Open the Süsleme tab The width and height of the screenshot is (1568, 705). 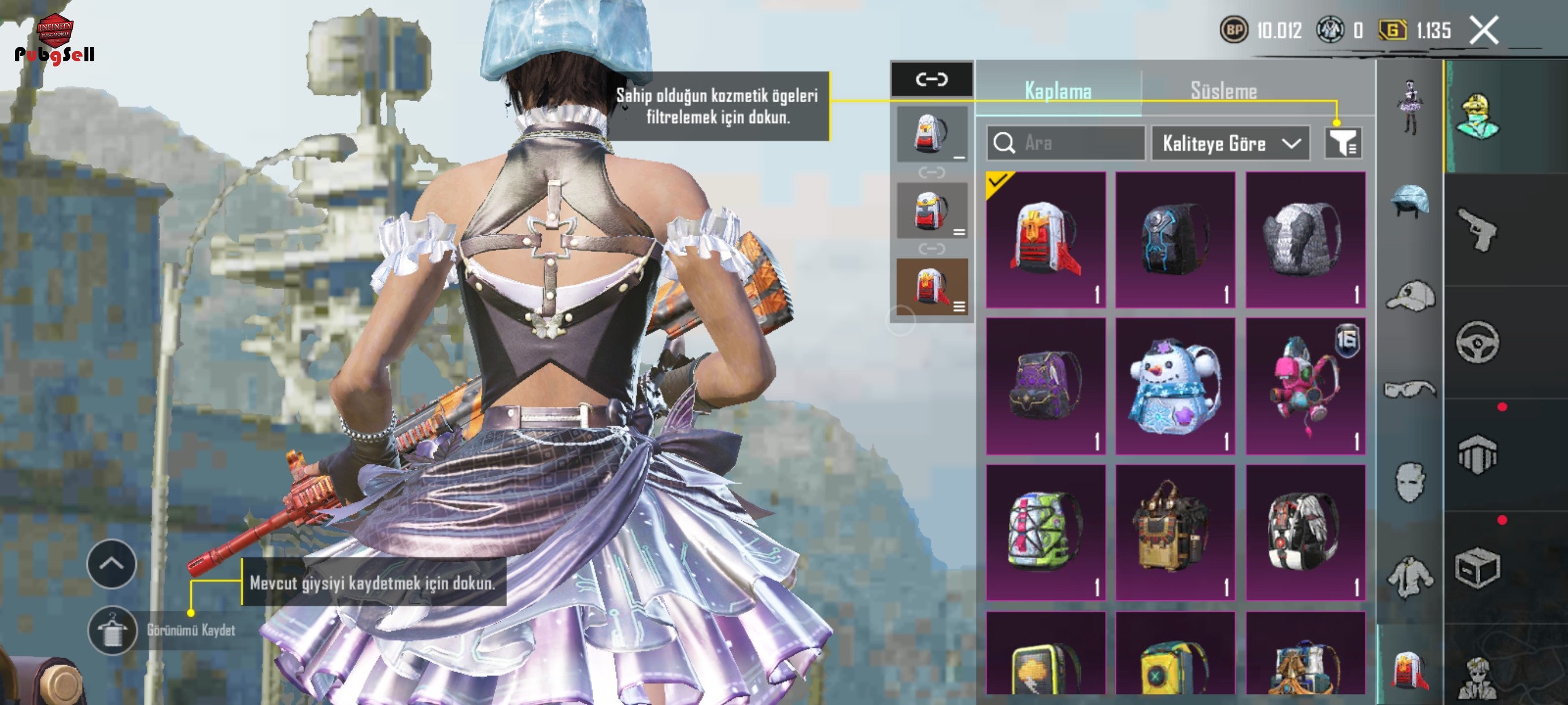(x=1223, y=91)
